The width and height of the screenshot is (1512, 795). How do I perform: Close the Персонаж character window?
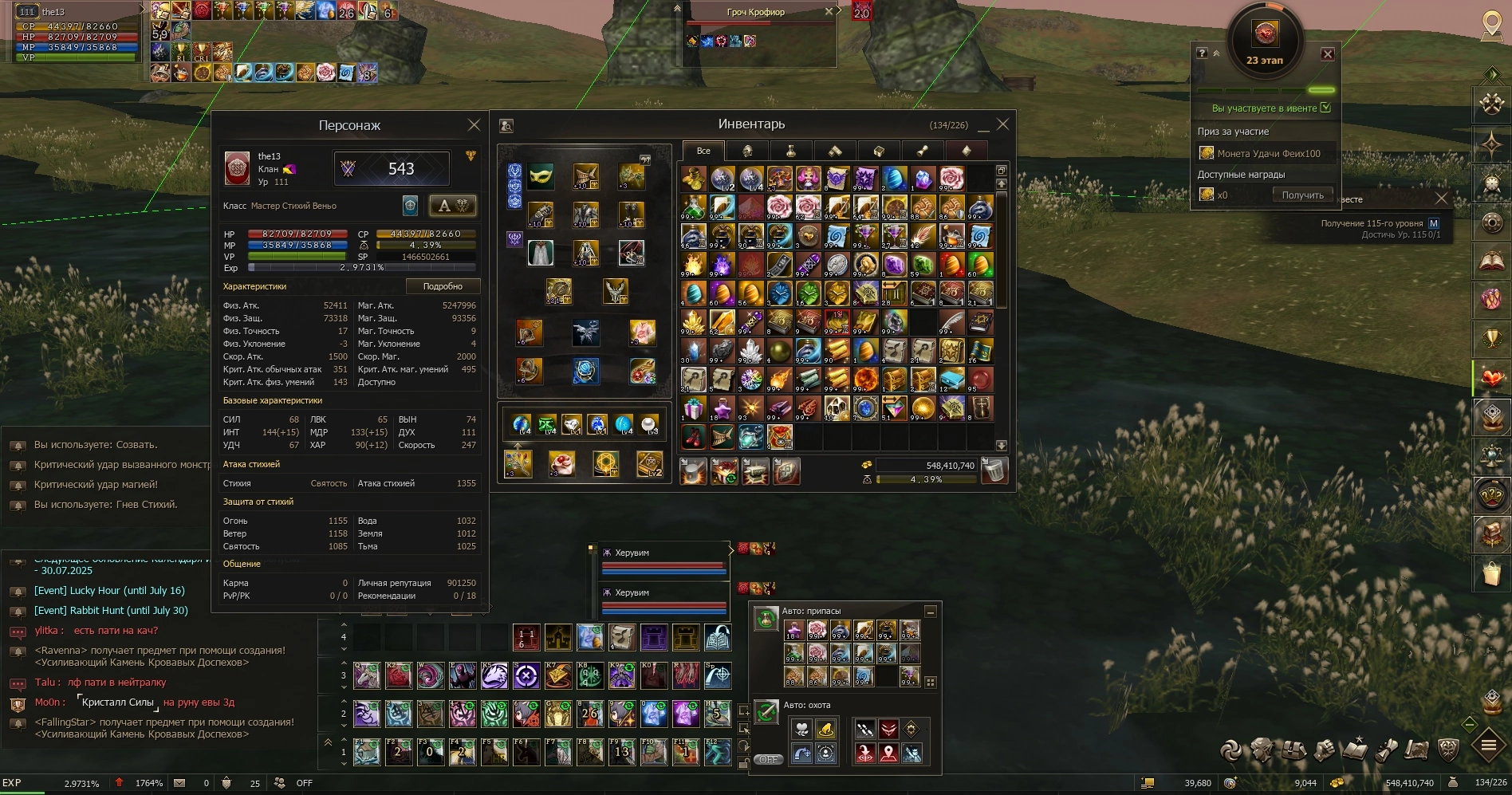point(474,125)
